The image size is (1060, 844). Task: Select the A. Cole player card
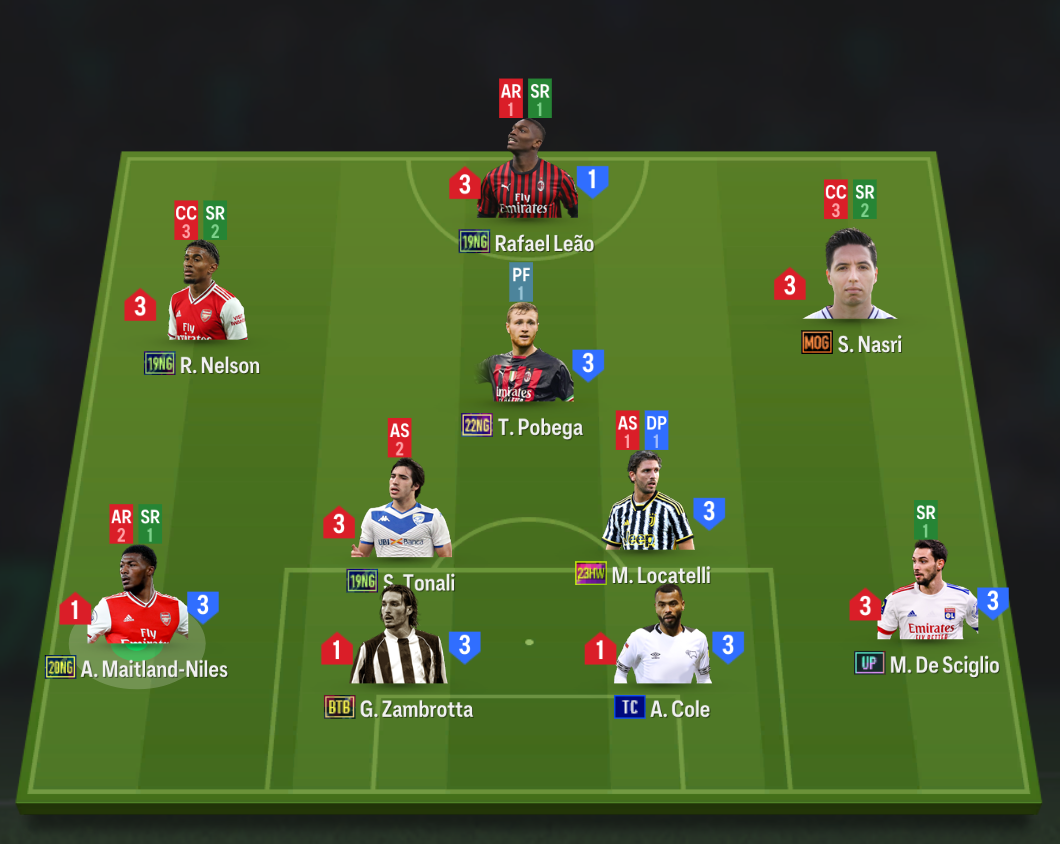tap(661, 645)
